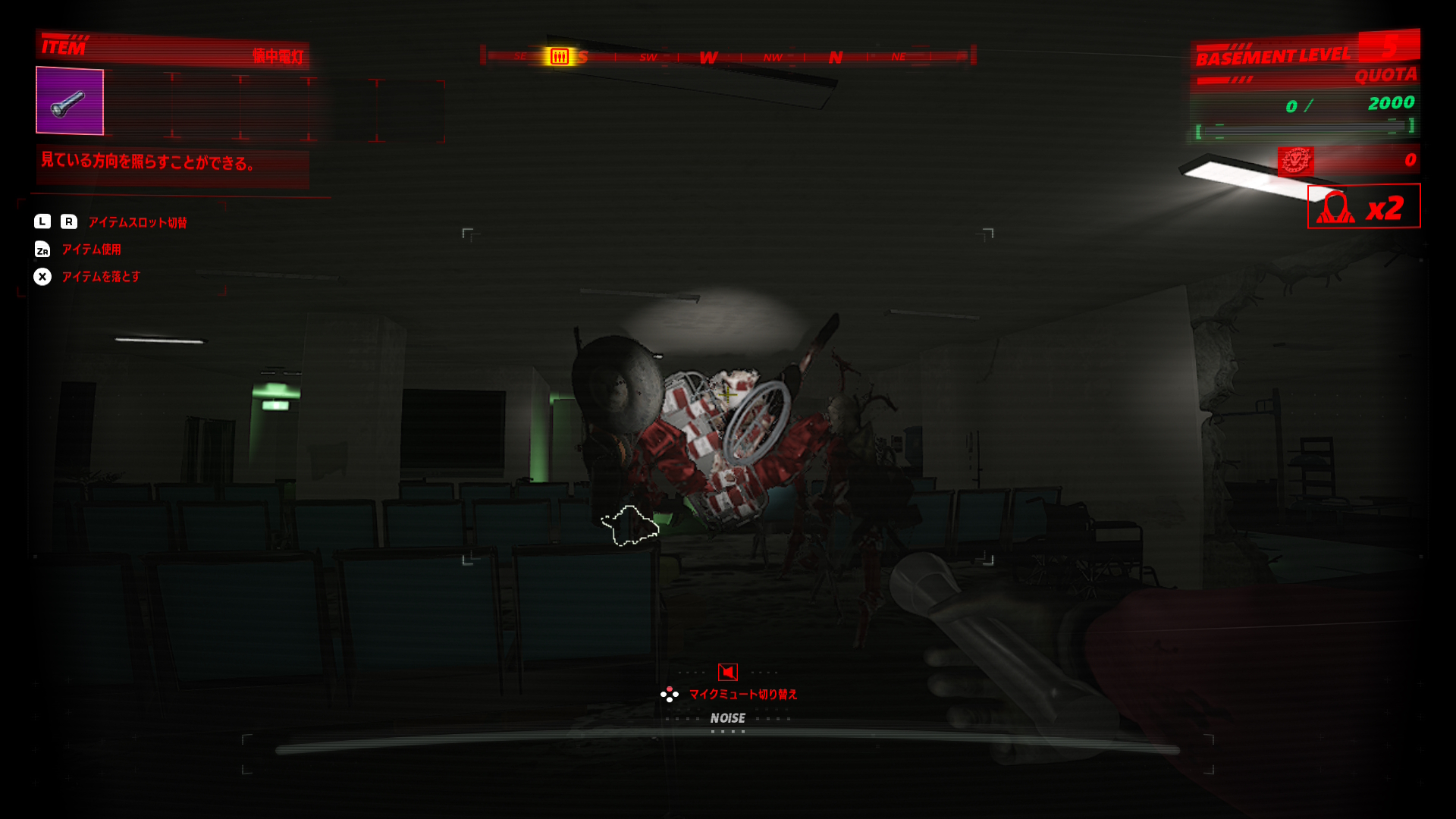The image size is (1456, 819).
Task: Toggle the muted microphone icon
Action: click(x=728, y=672)
